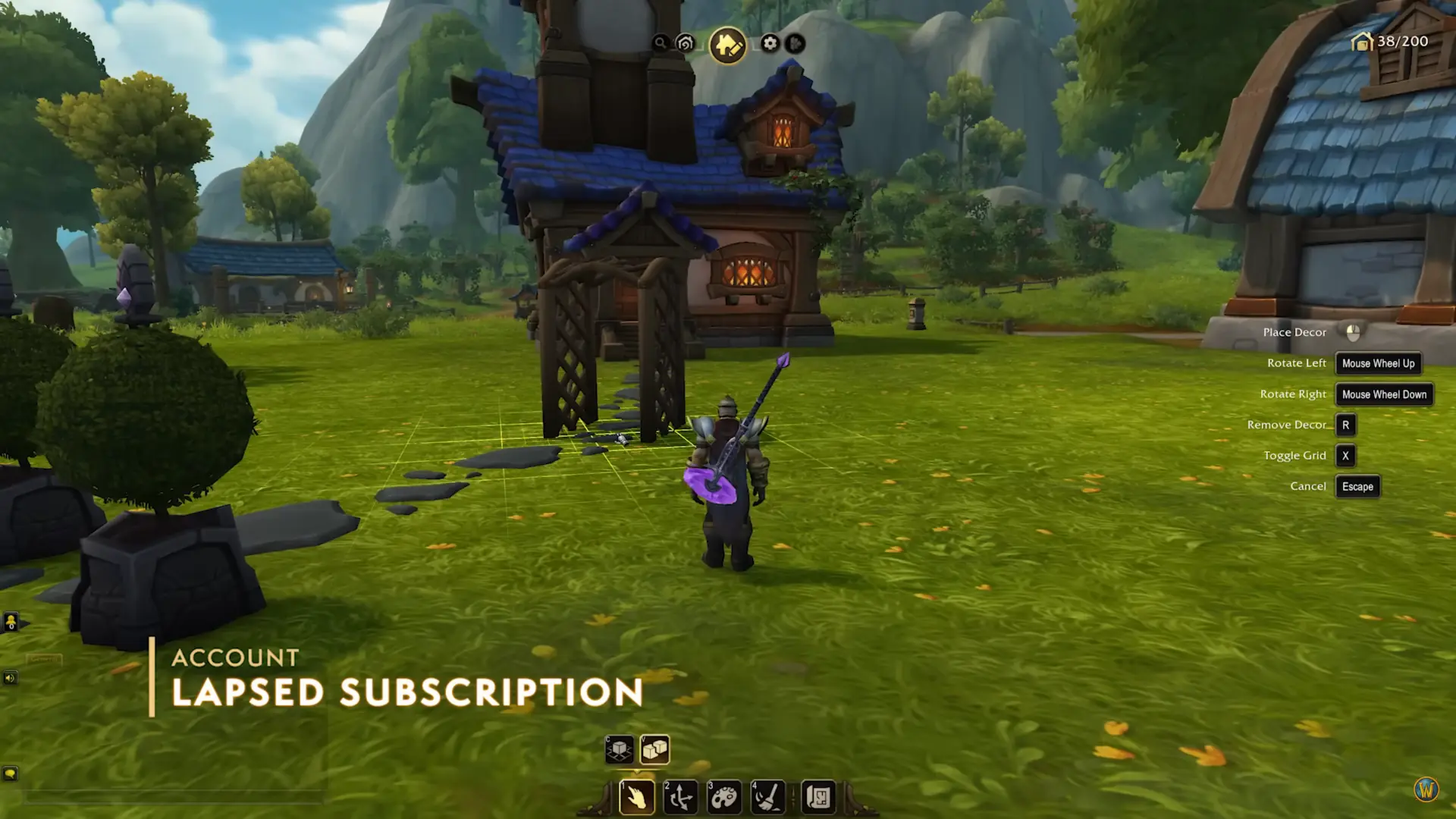Open the gear settings icon
This screenshot has height=819, width=1456.
(x=770, y=43)
